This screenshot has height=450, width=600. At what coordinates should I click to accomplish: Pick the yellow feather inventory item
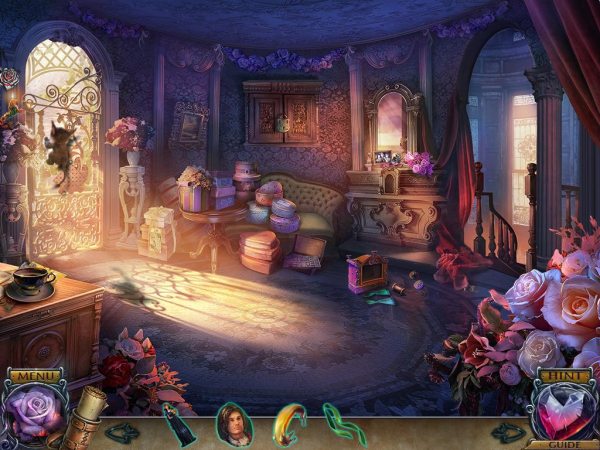(x=288, y=423)
